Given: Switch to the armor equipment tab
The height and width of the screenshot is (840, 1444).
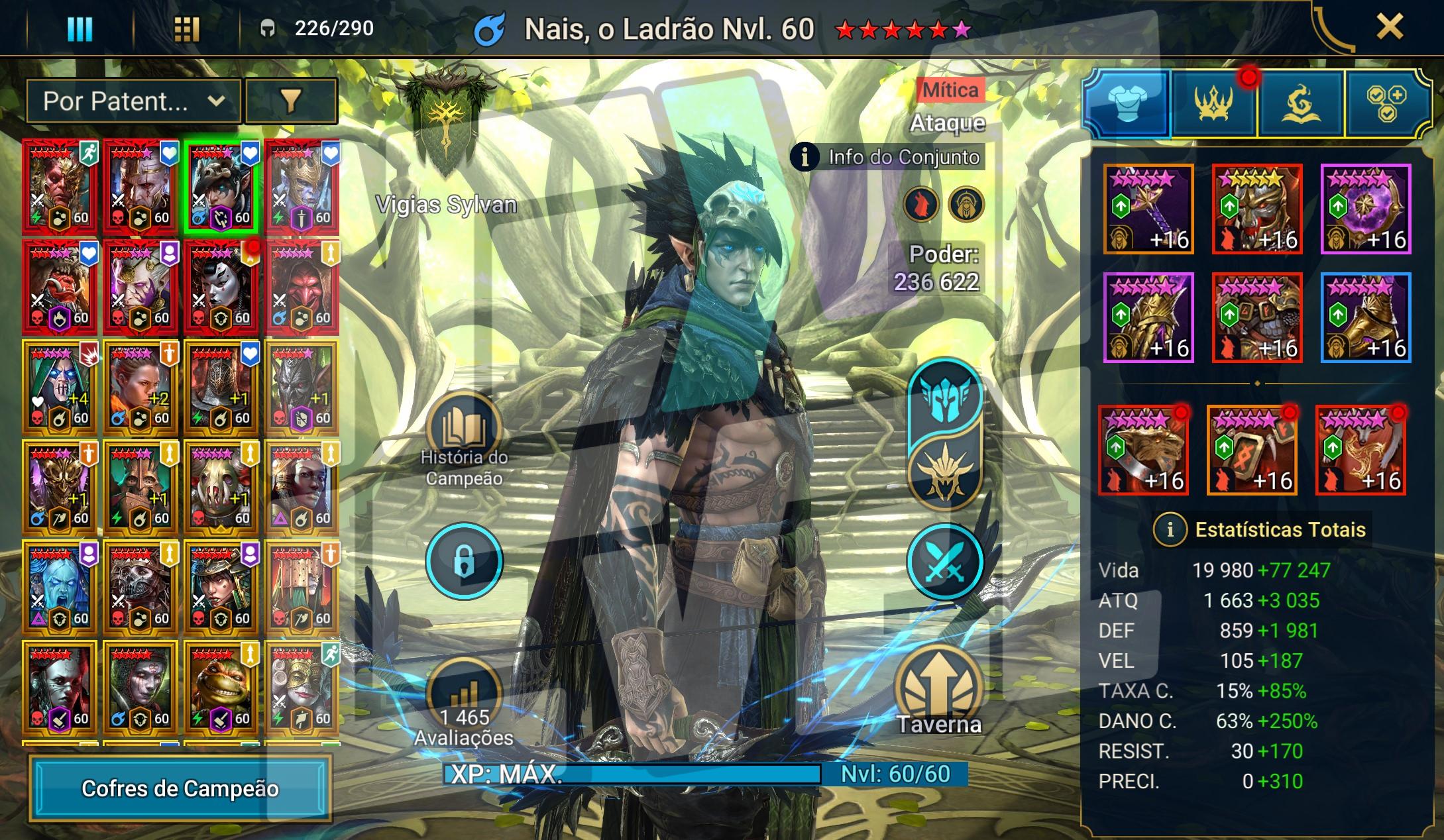Looking at the screenshot, I should coord(1127,104).
